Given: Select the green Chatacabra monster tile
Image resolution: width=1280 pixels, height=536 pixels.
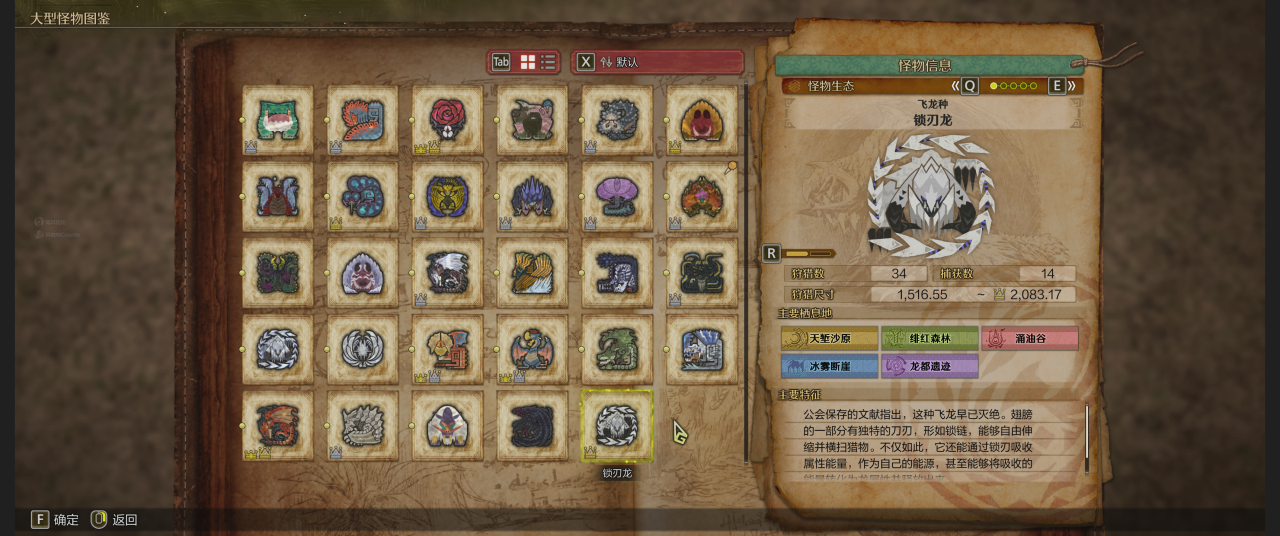Looking at the screenshot, I should pos(278,120).
